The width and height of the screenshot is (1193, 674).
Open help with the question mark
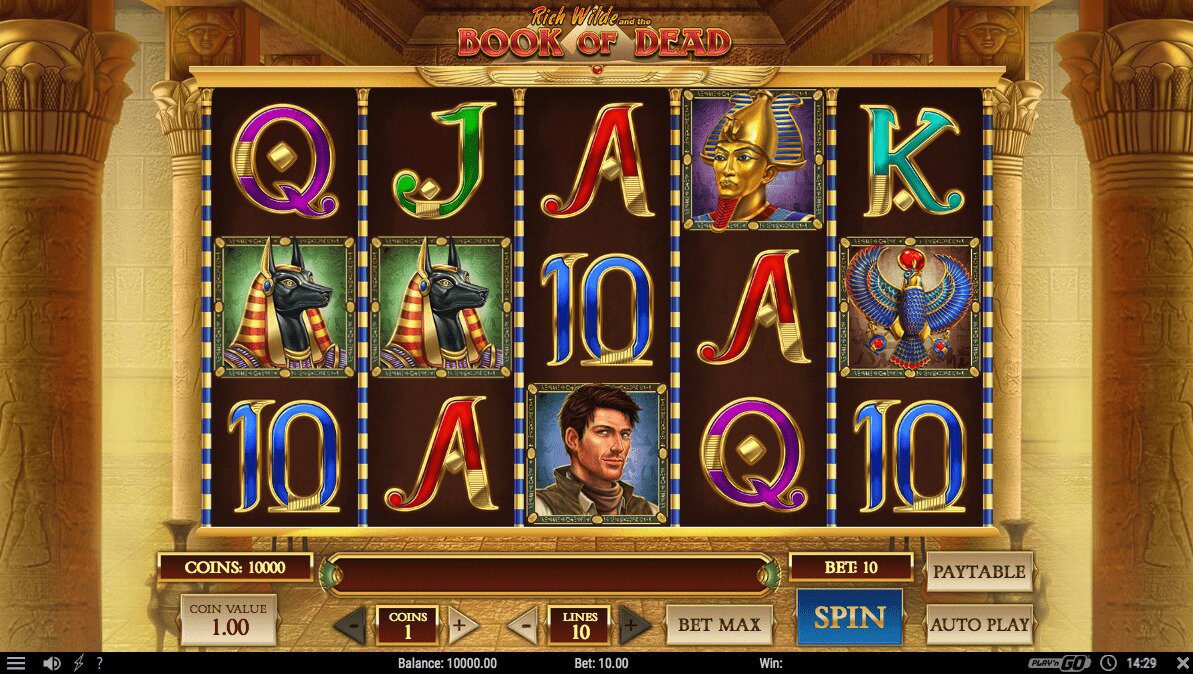tap(99, 663)
